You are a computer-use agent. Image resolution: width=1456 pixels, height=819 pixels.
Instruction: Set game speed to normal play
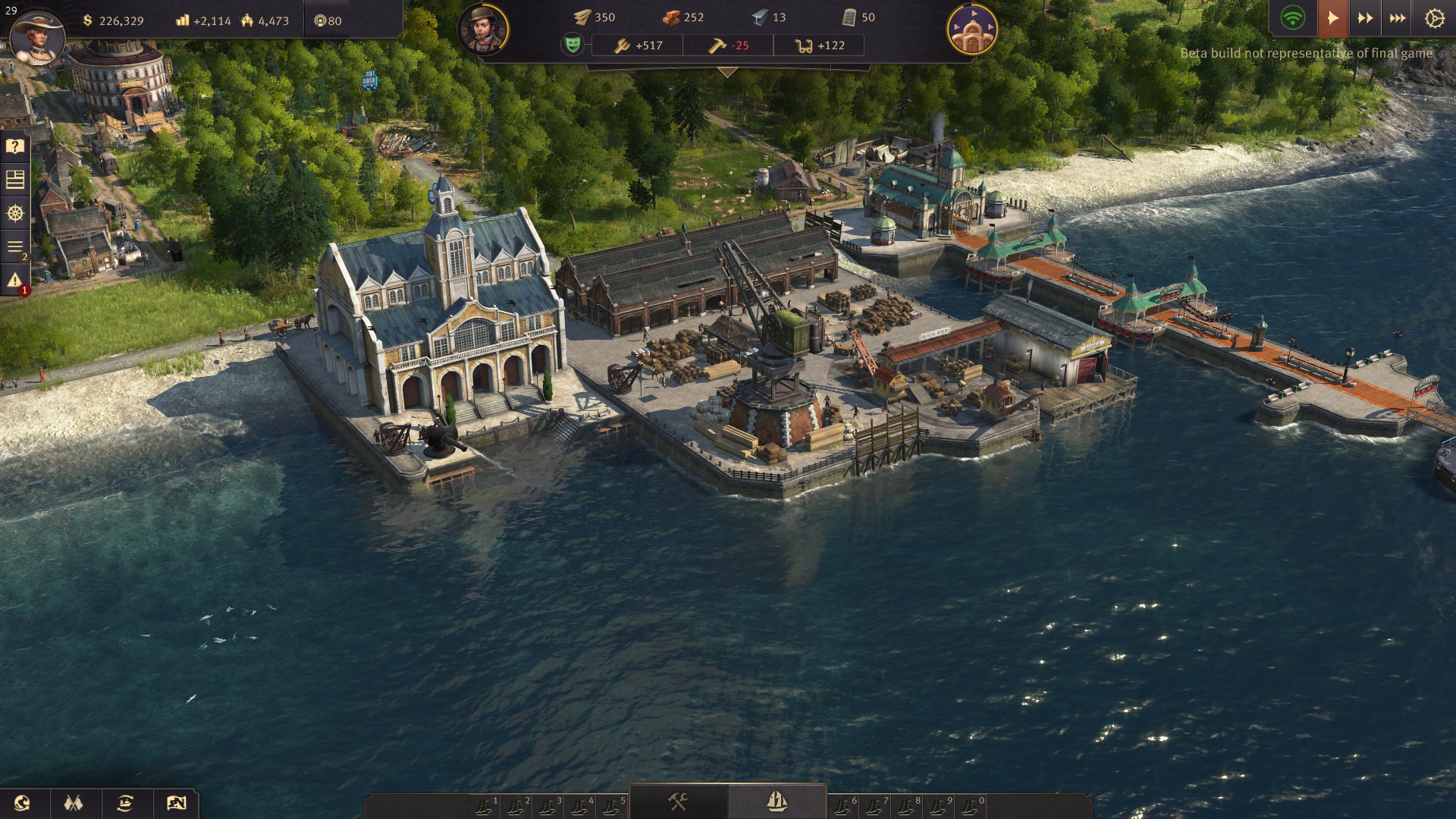(x=1332, y=18)
